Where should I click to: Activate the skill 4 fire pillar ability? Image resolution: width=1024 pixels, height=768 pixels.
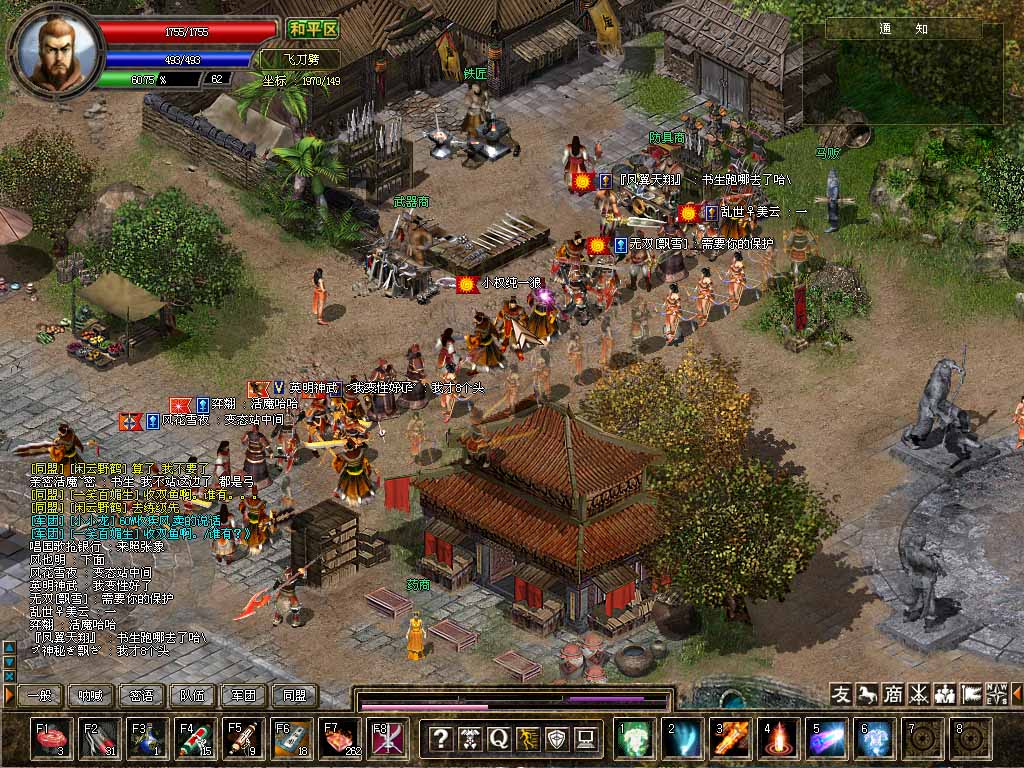tap(779, 738)
